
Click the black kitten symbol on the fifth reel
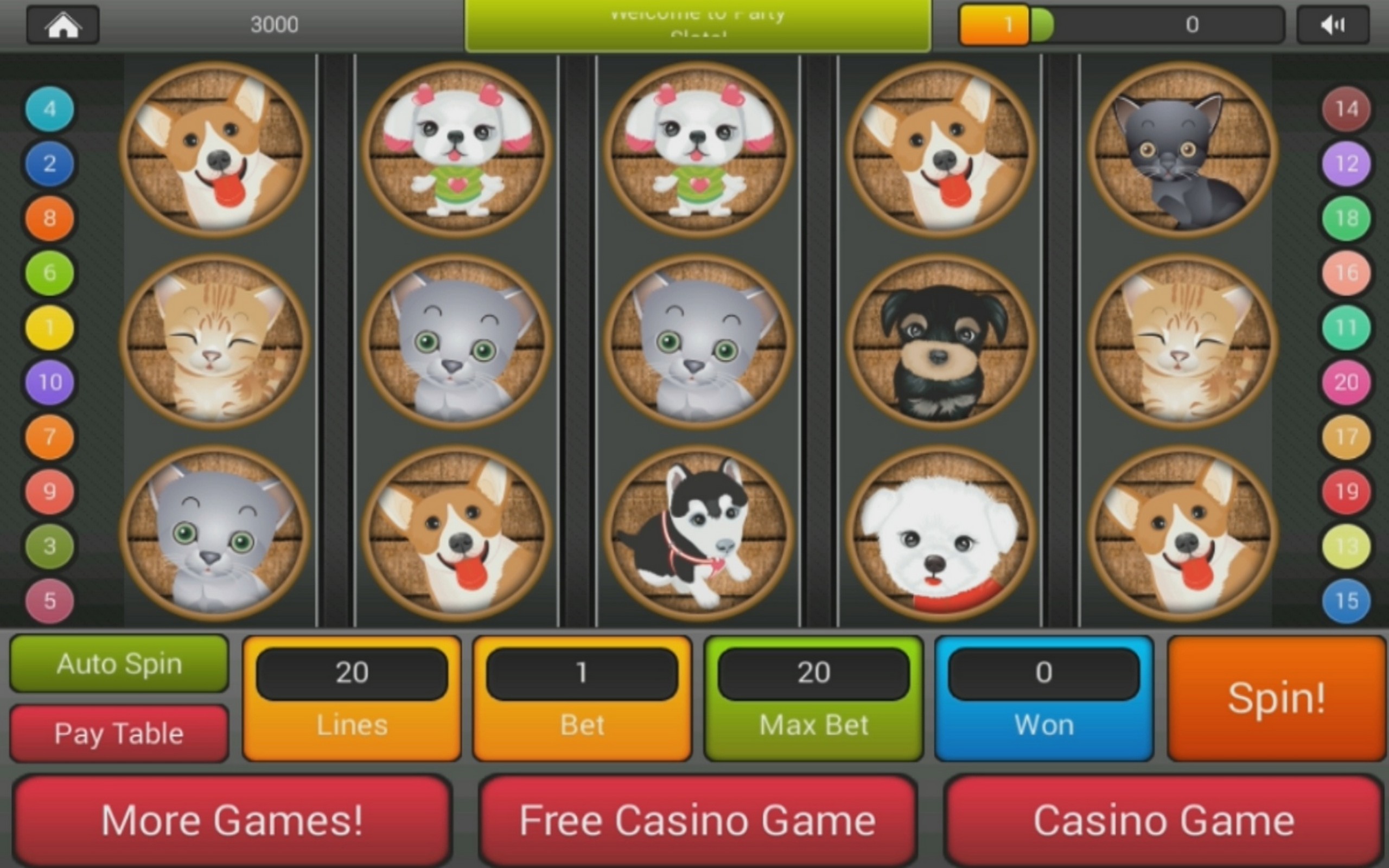point(1175,150)
